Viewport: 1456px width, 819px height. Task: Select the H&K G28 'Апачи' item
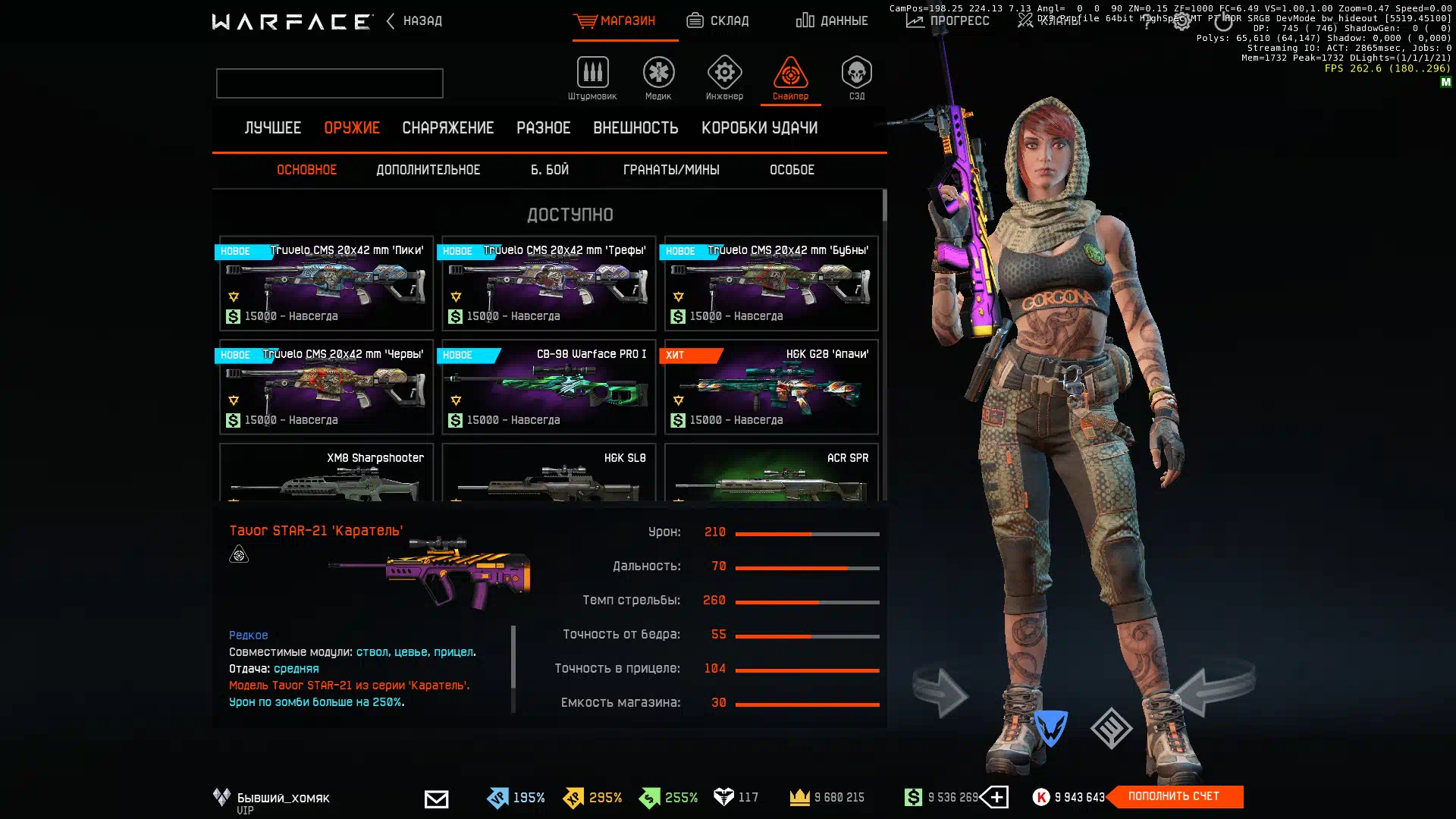click(x=771, y=388)
